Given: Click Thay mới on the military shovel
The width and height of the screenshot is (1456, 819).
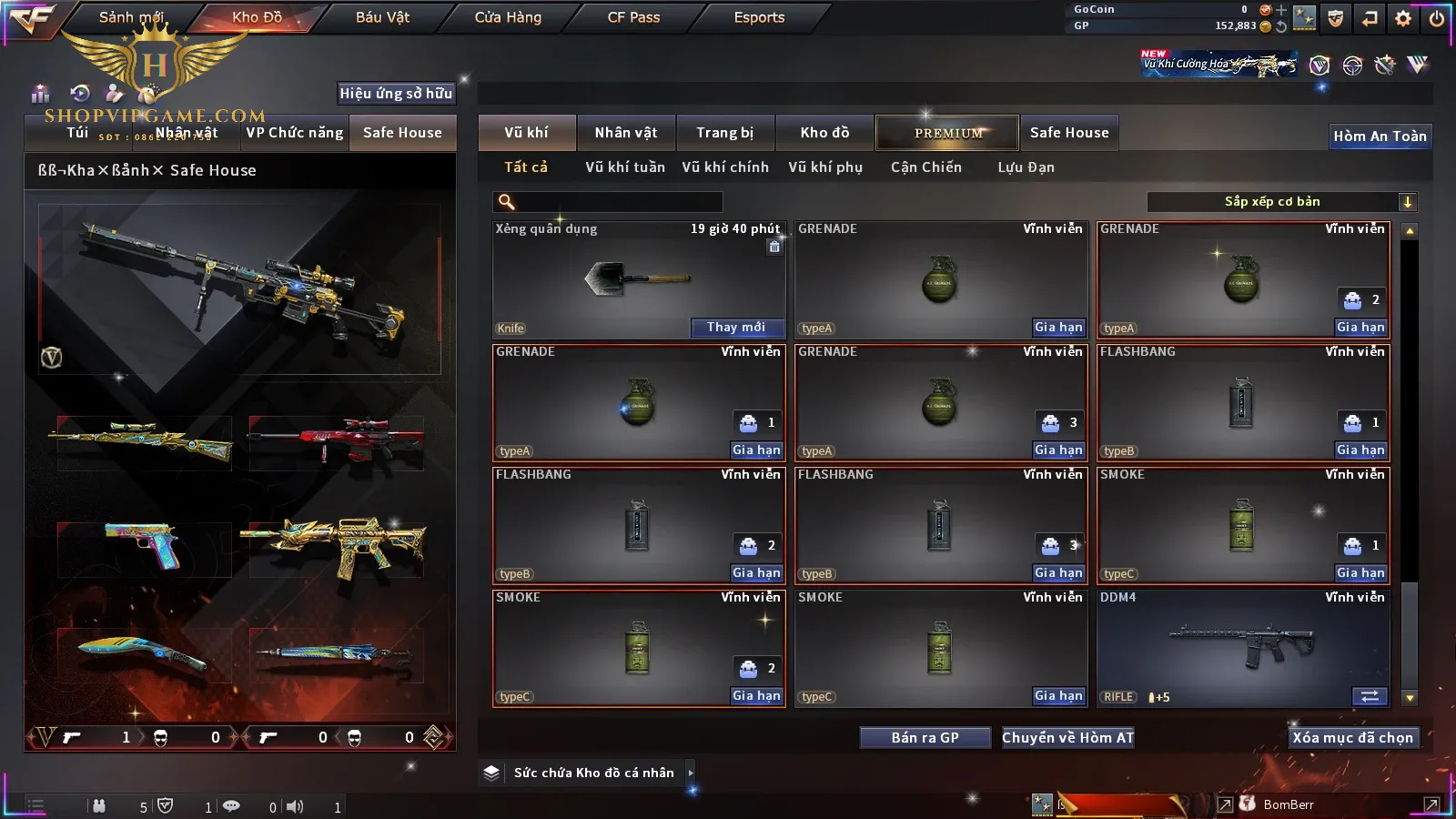Looking at the screenshot, I should (x=736, y=328).
